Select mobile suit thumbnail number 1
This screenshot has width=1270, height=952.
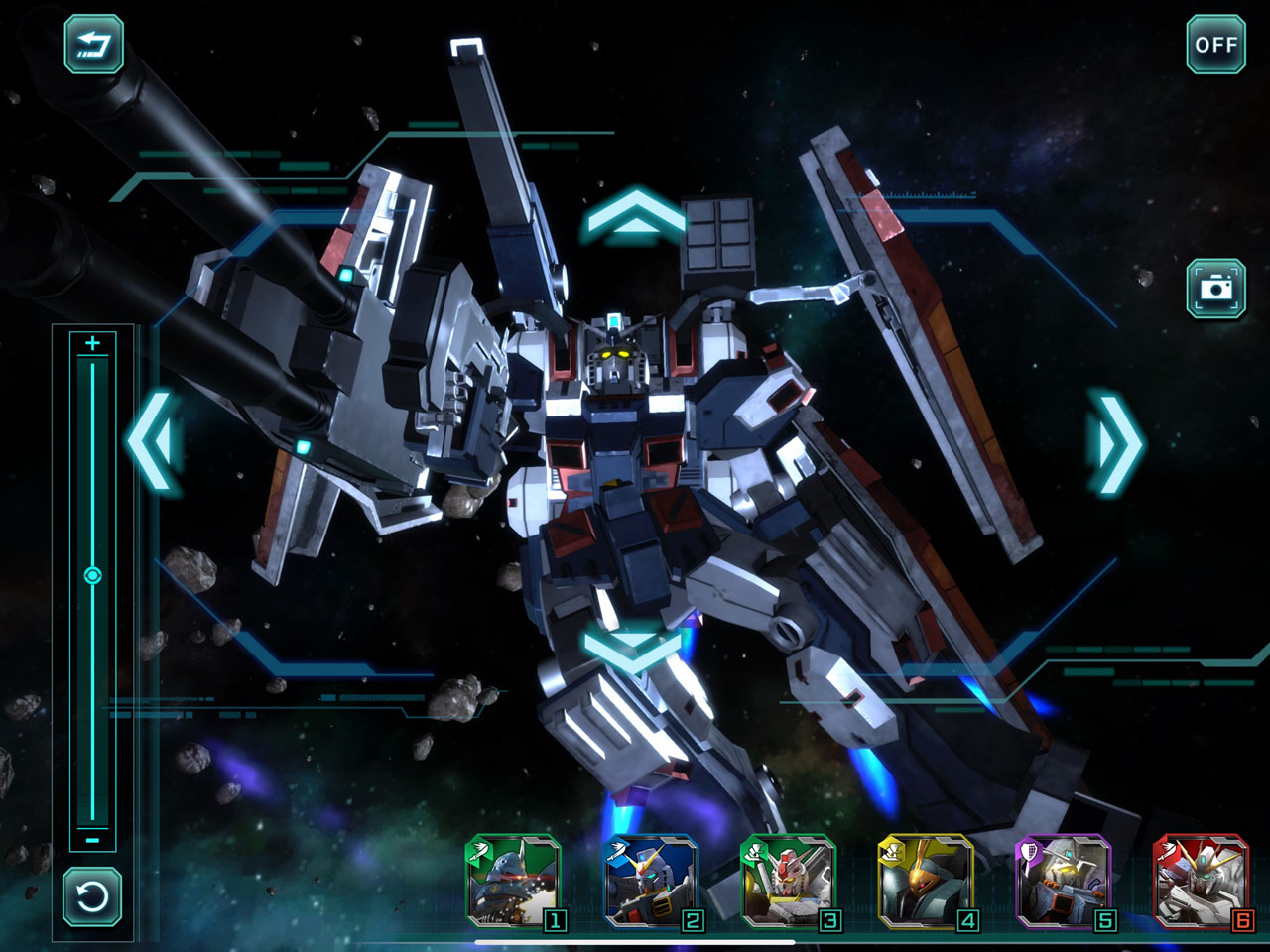514,882
